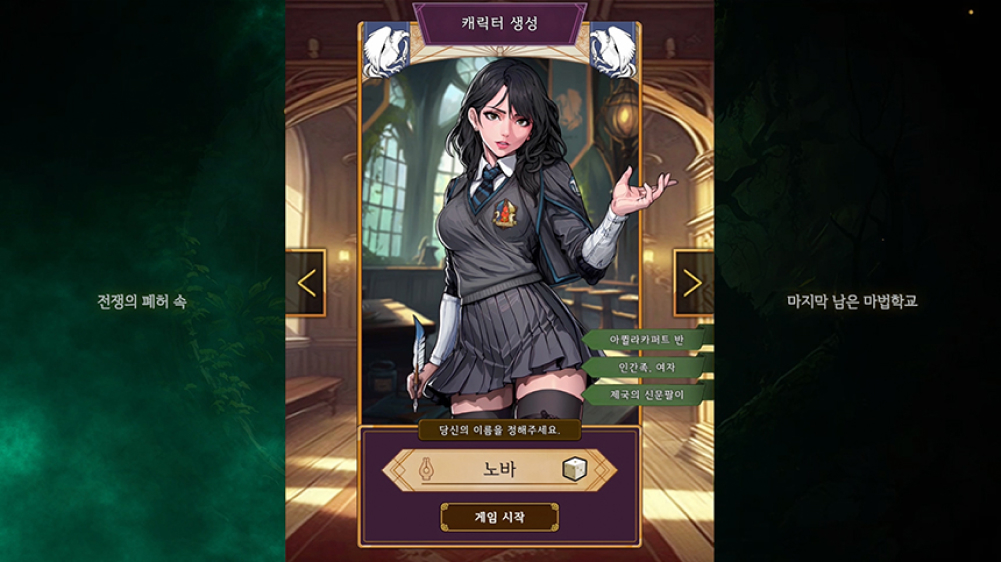Screen dimensions: 1001x562
Task: Select the 인간족, 여자 tag
Action: click(647, 368)
